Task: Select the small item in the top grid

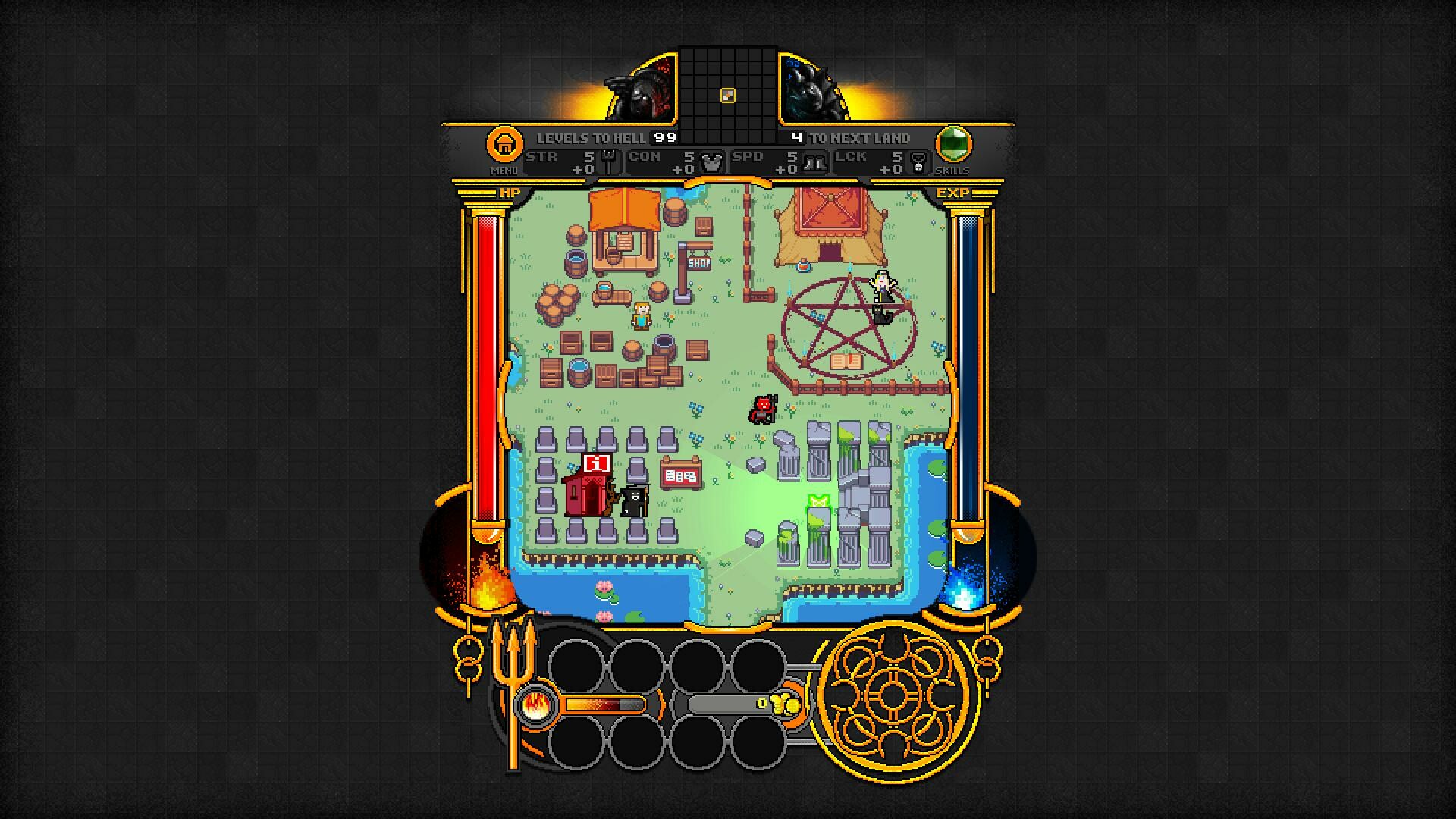Action: (729, 95)
